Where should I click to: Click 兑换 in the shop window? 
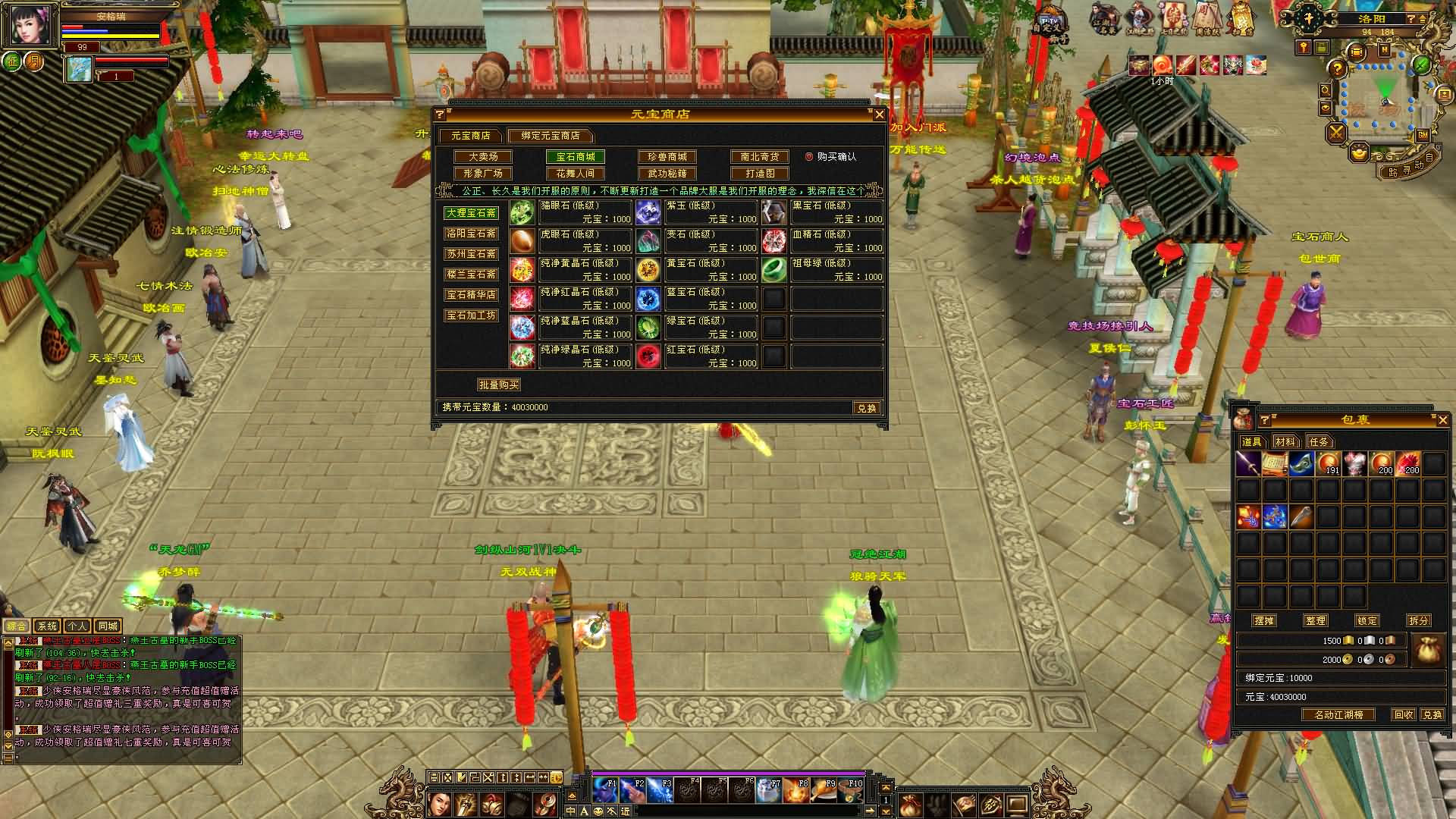click(866, 408)
